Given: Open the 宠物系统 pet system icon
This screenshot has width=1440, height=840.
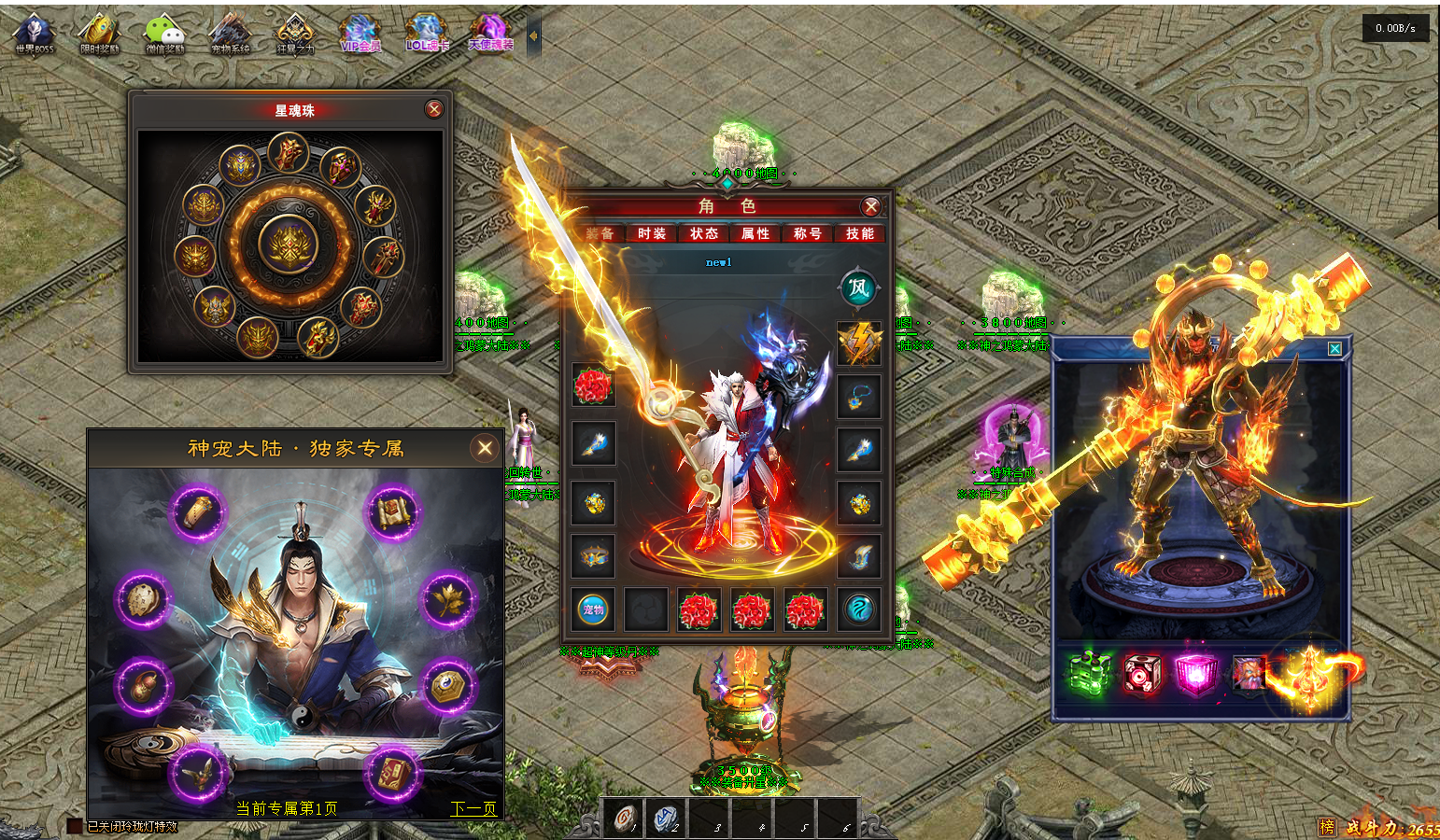Looking at the screenshot, I should pyautogui.click(x=230, y=34).
